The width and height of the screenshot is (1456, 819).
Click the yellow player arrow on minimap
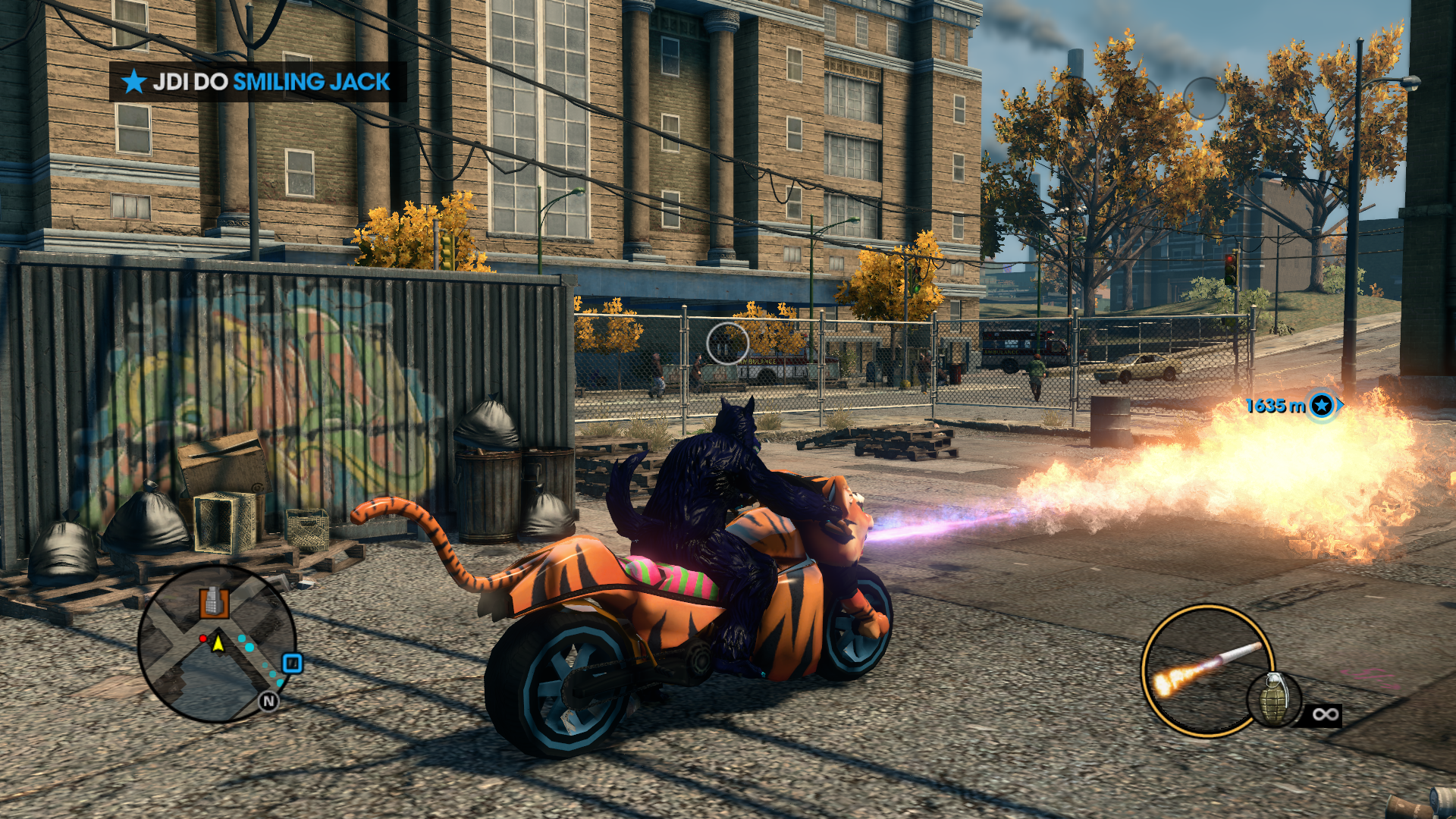point(218,644)
